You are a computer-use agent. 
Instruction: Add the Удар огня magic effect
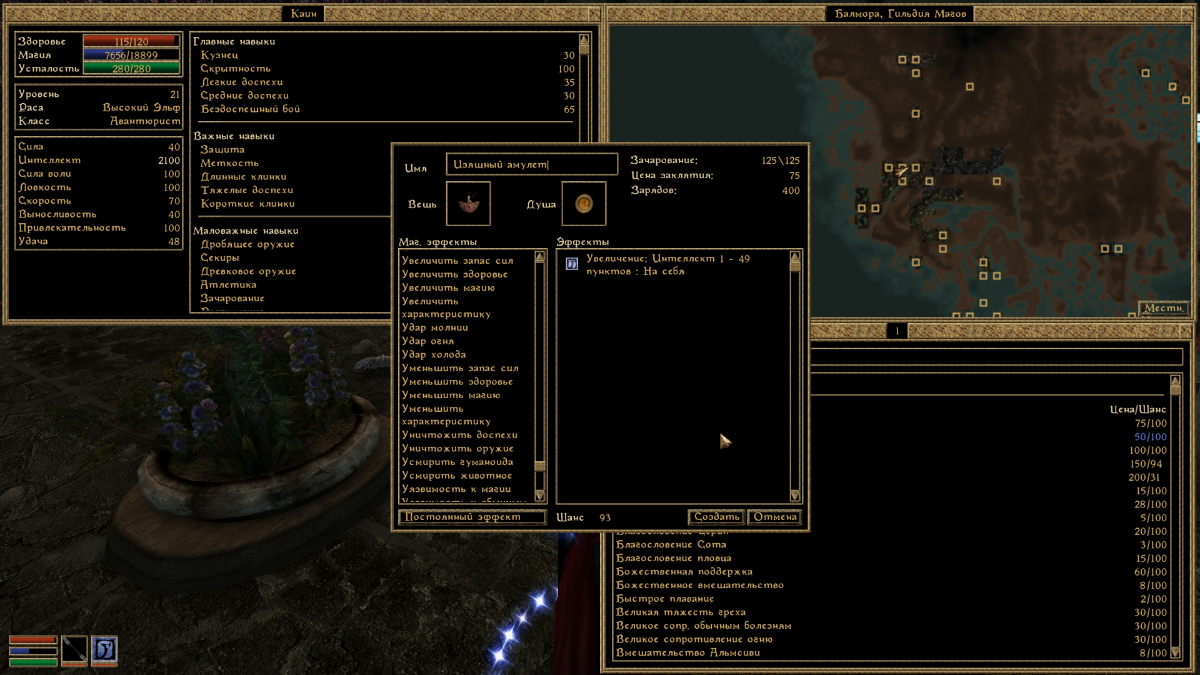tap(430, 341)
